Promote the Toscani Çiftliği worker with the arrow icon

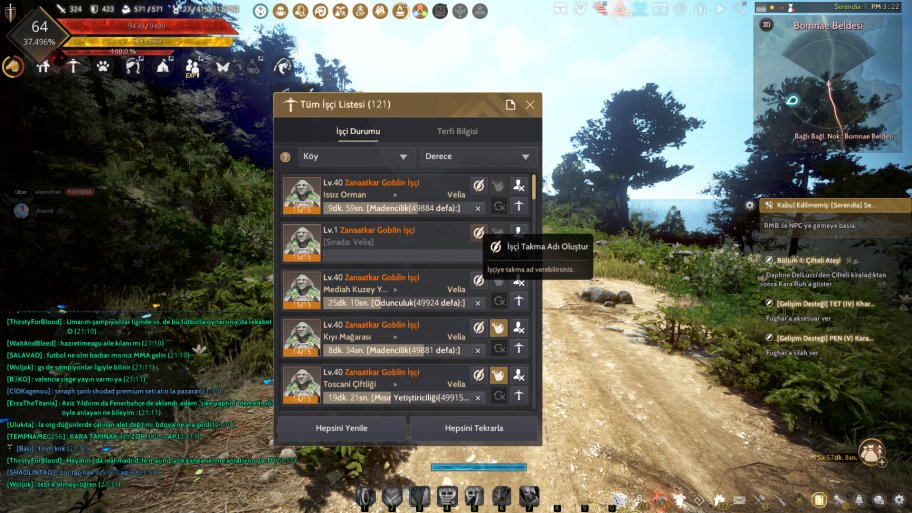coord(518,397)
